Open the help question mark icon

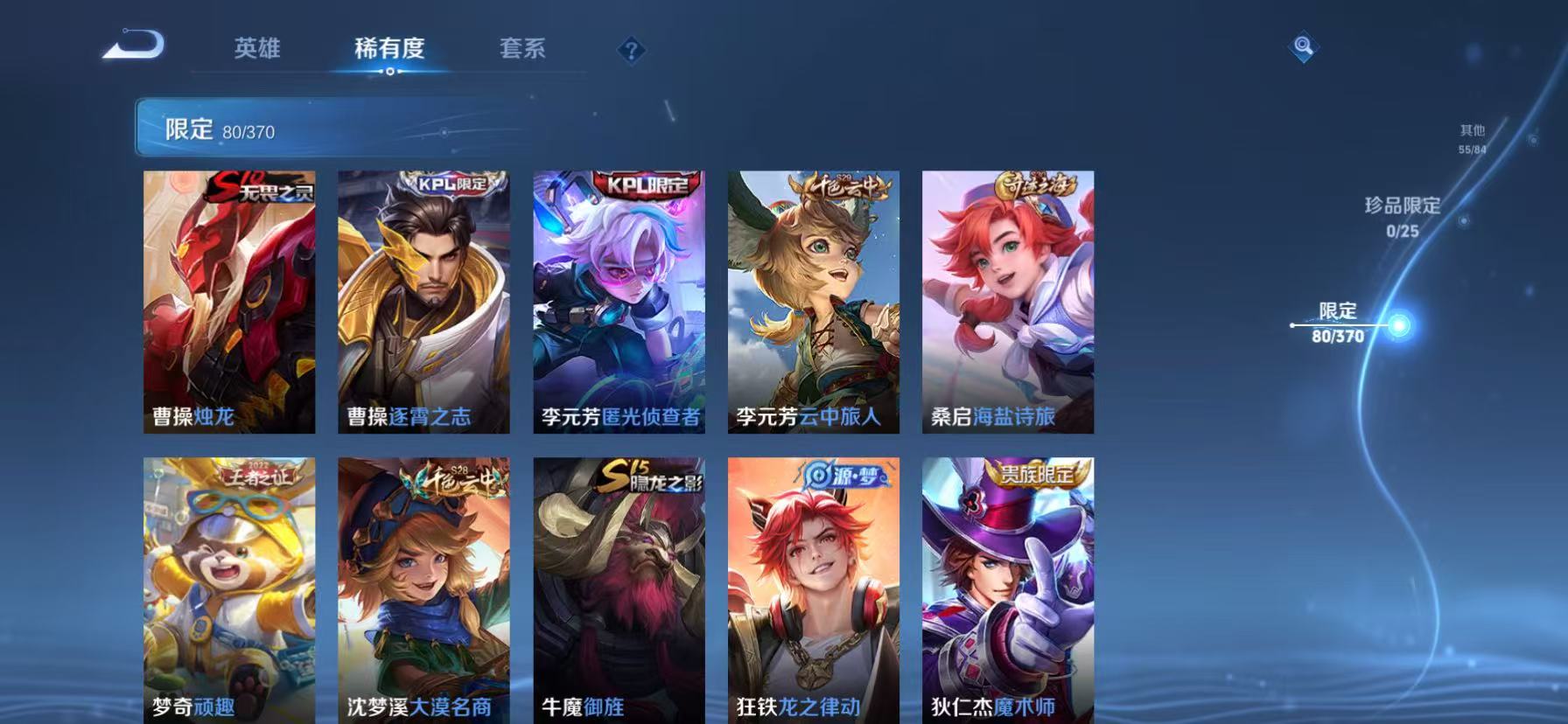(x=630, y=51)
